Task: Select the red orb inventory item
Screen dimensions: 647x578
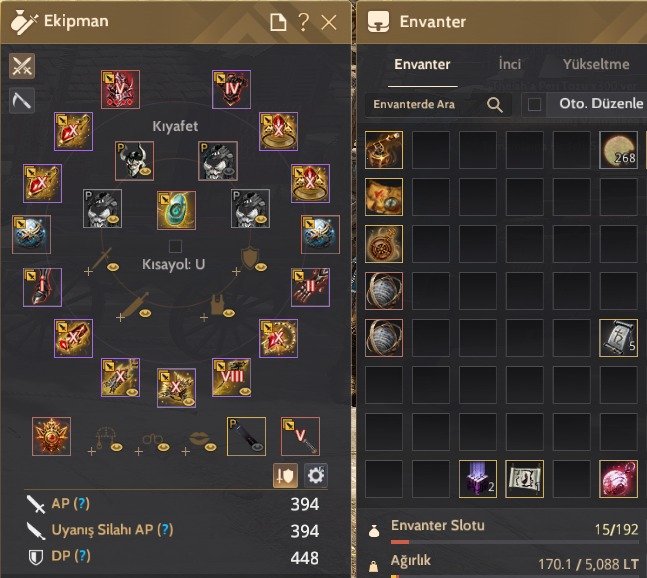Action: pyautogui.click(x=618, y=479)
